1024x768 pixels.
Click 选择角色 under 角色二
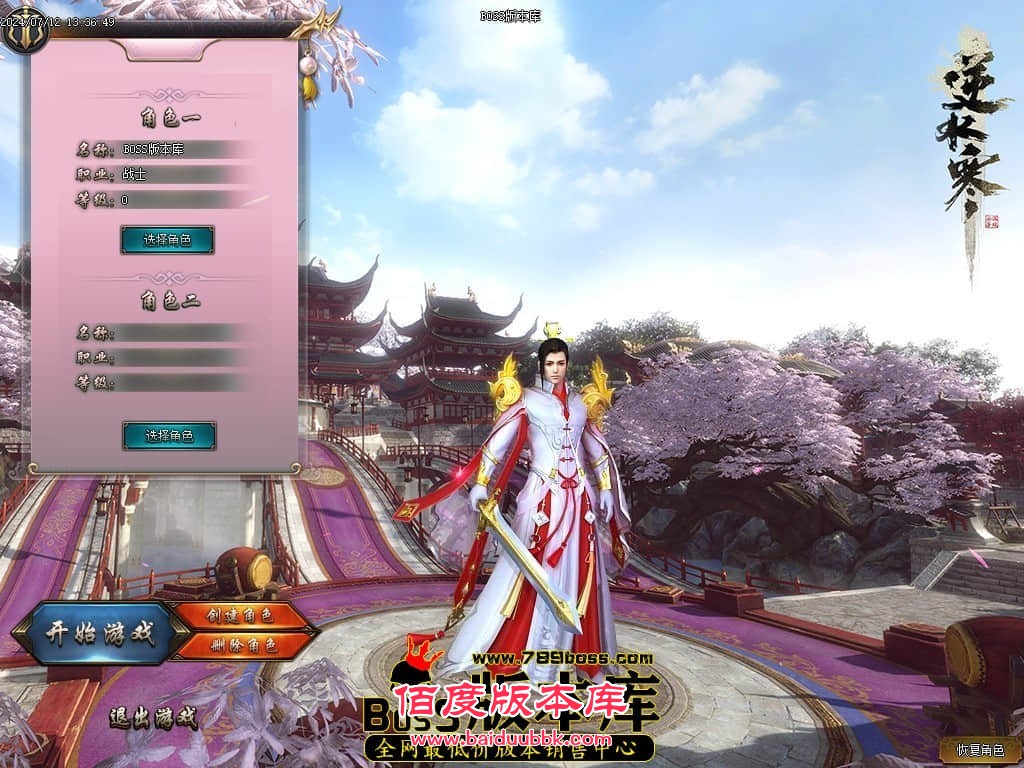169,436
